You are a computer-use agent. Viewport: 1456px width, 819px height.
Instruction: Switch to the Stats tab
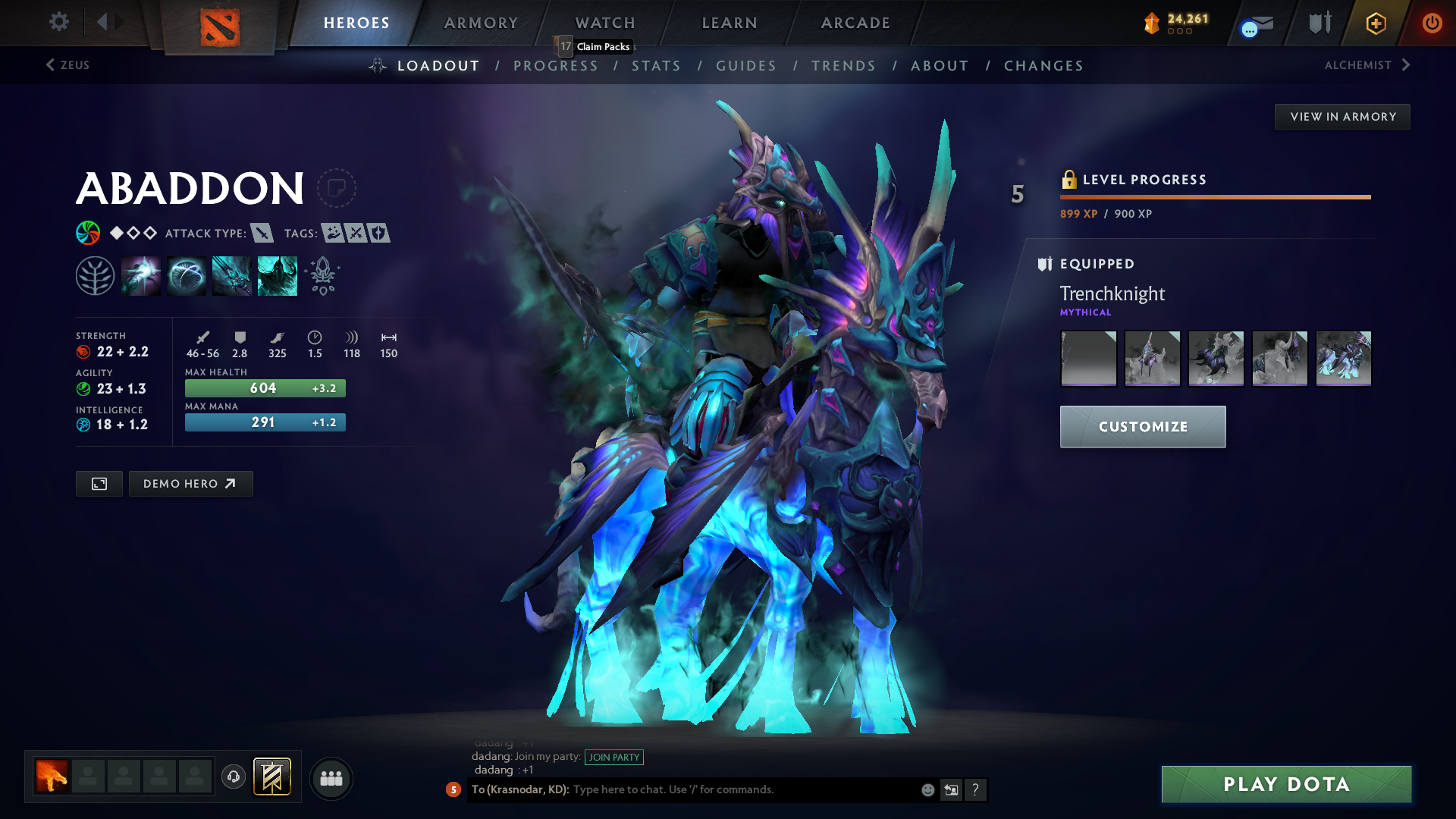pyautogui.click(x=657, y=66)
